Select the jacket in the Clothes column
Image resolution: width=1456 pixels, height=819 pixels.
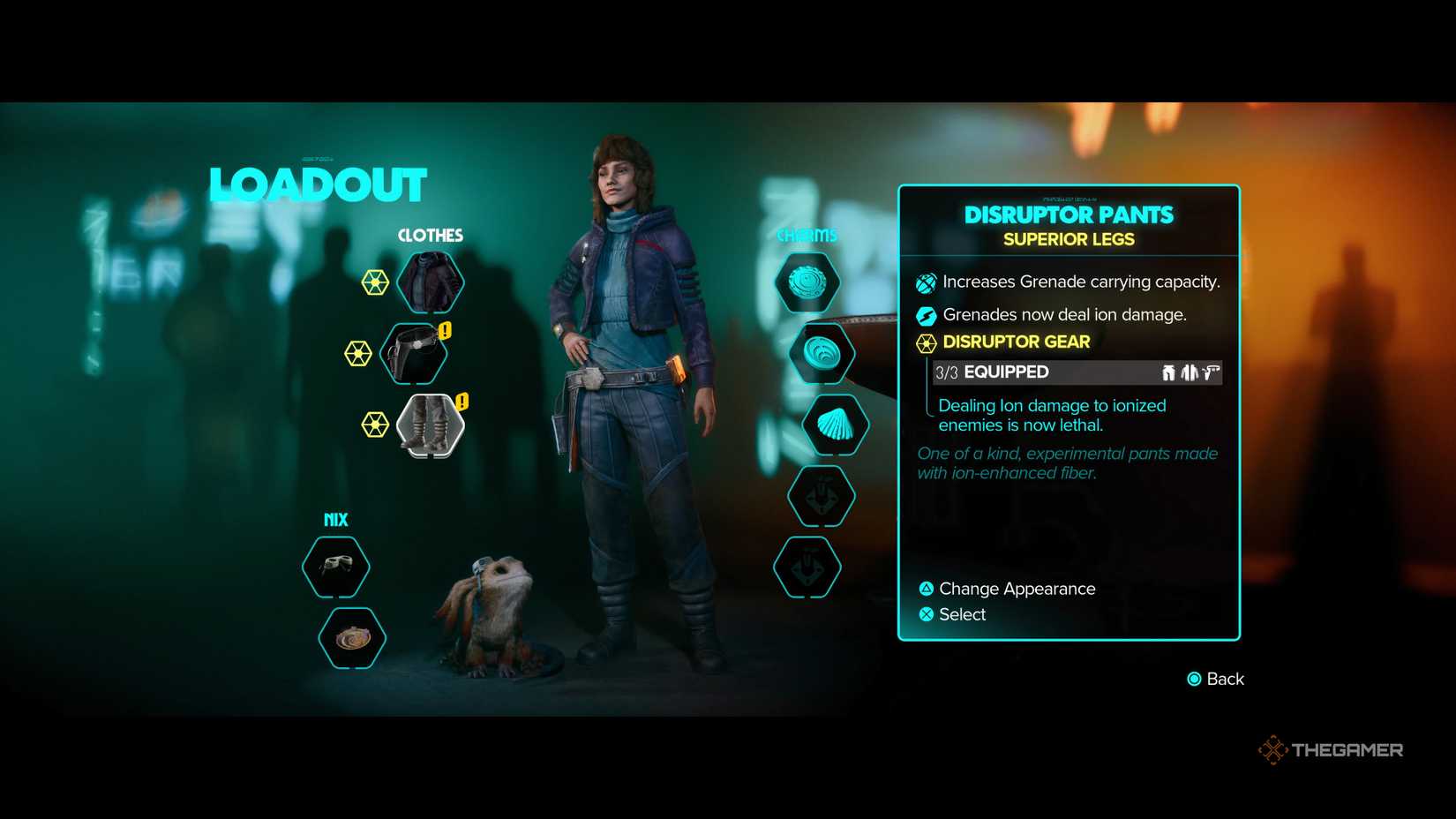430,281
